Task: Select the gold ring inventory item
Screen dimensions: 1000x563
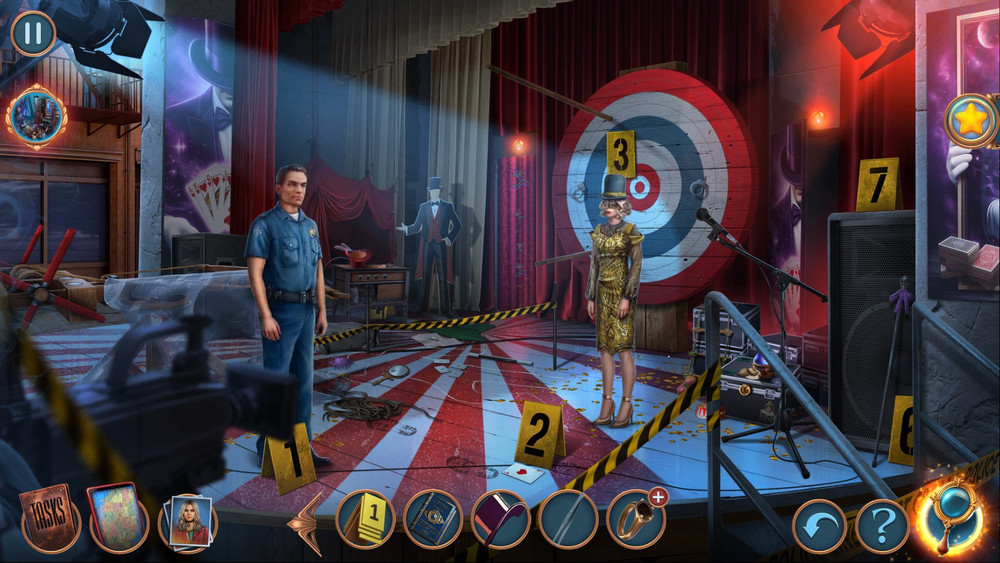Action: (635, 520)
